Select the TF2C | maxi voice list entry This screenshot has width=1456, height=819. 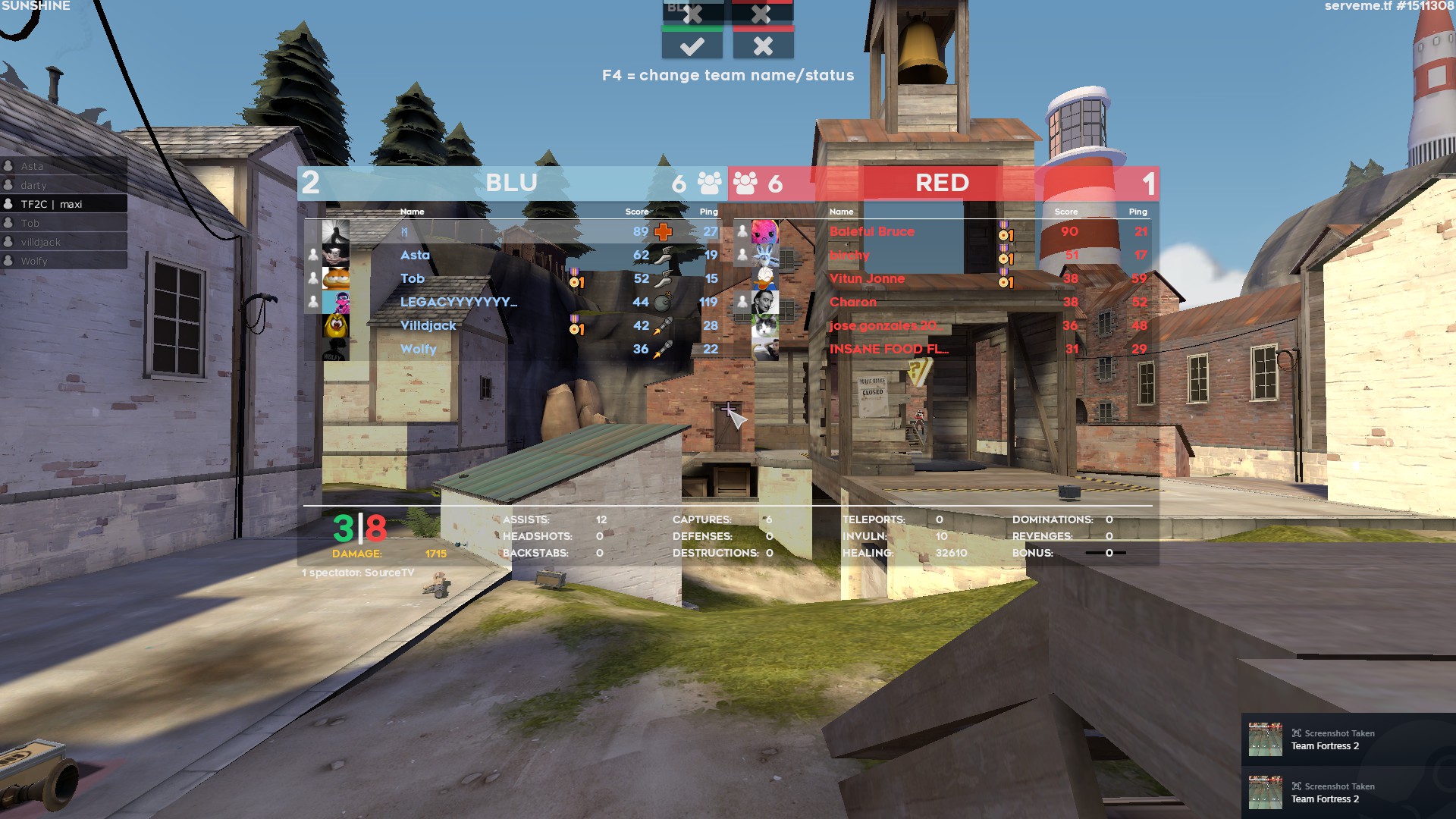pyautogui.click(x=64, y=204)
